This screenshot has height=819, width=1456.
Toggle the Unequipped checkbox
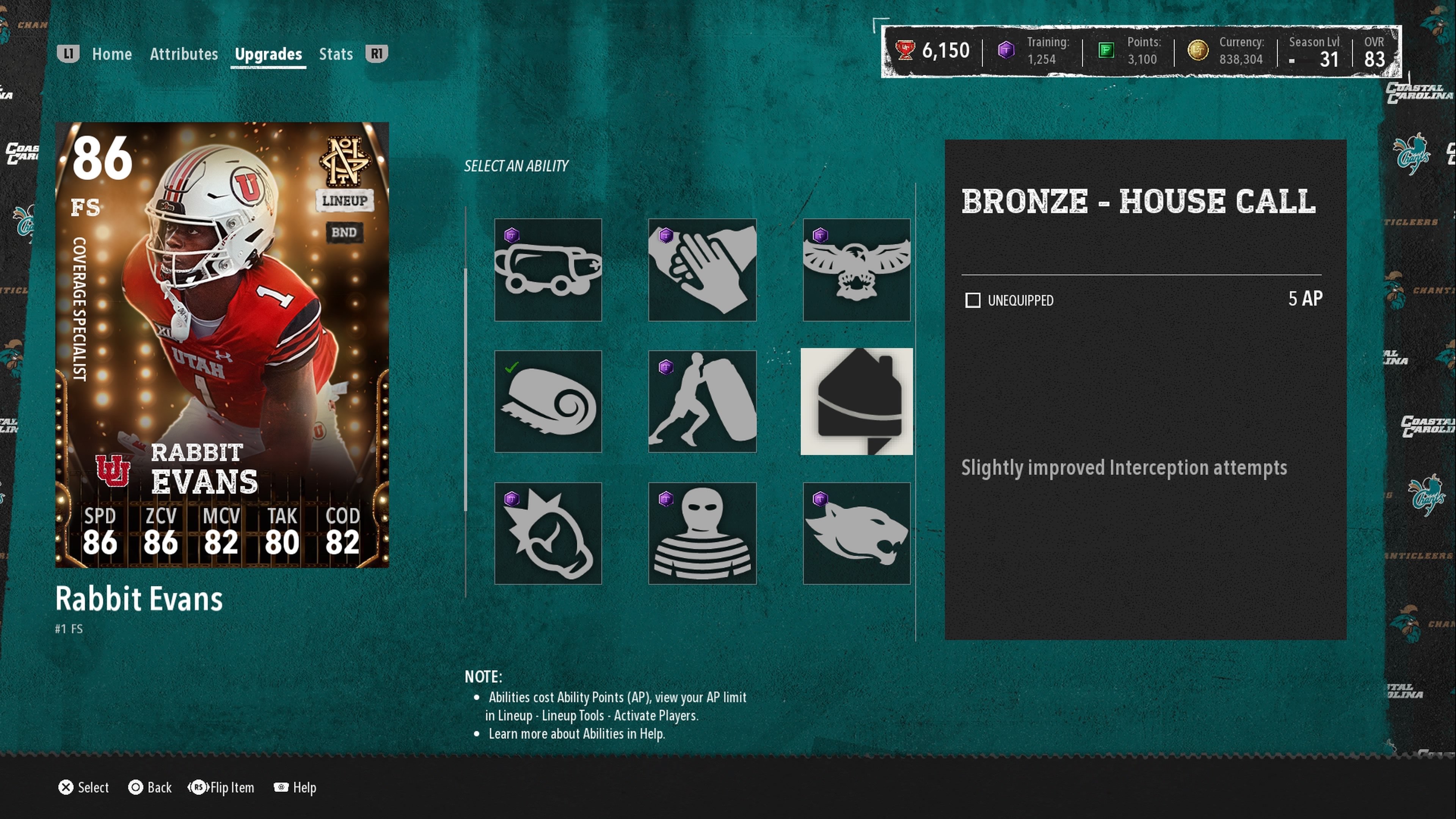click(x=973, y=300)
